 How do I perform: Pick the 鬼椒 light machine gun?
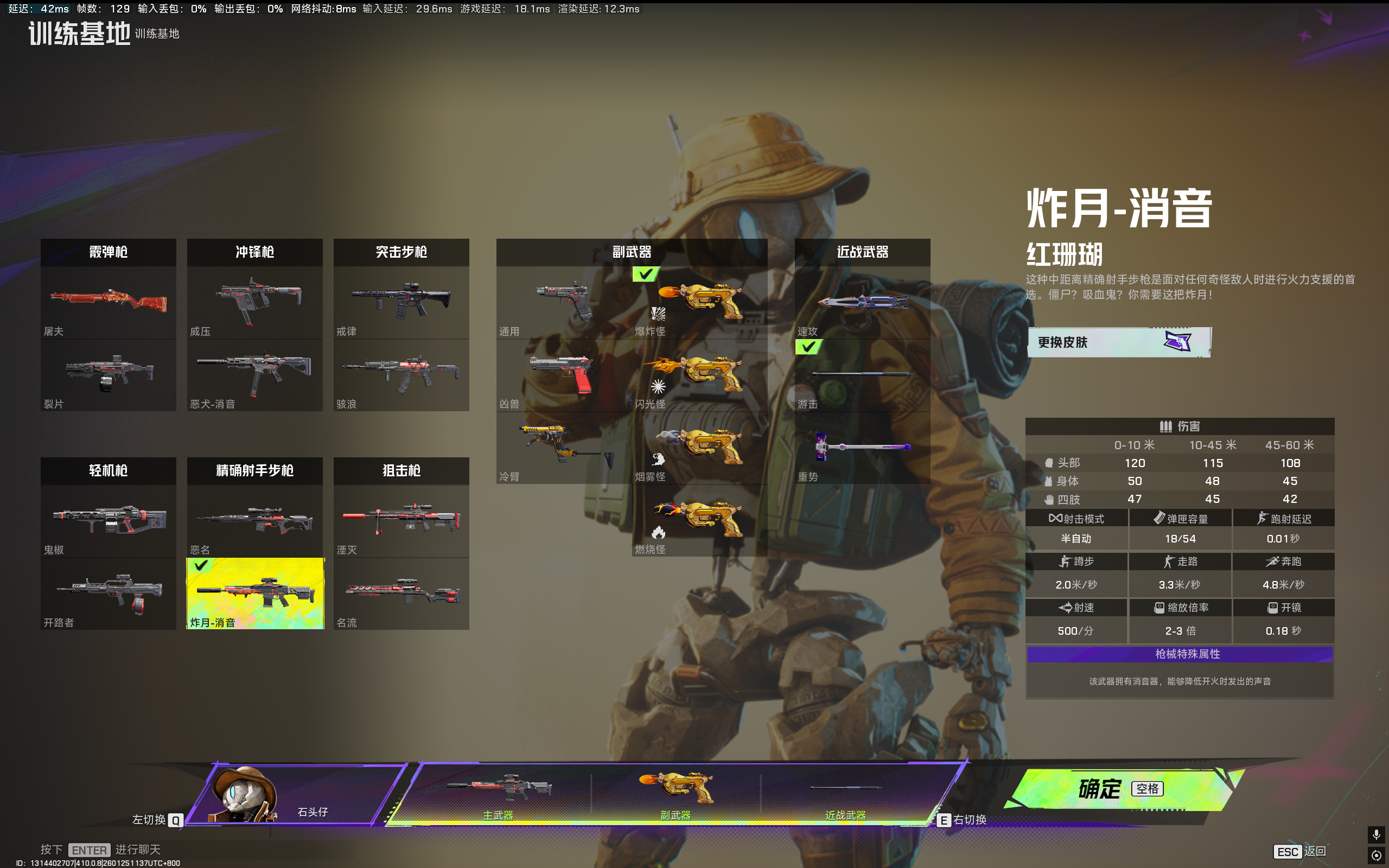click(x=108, y=521)
